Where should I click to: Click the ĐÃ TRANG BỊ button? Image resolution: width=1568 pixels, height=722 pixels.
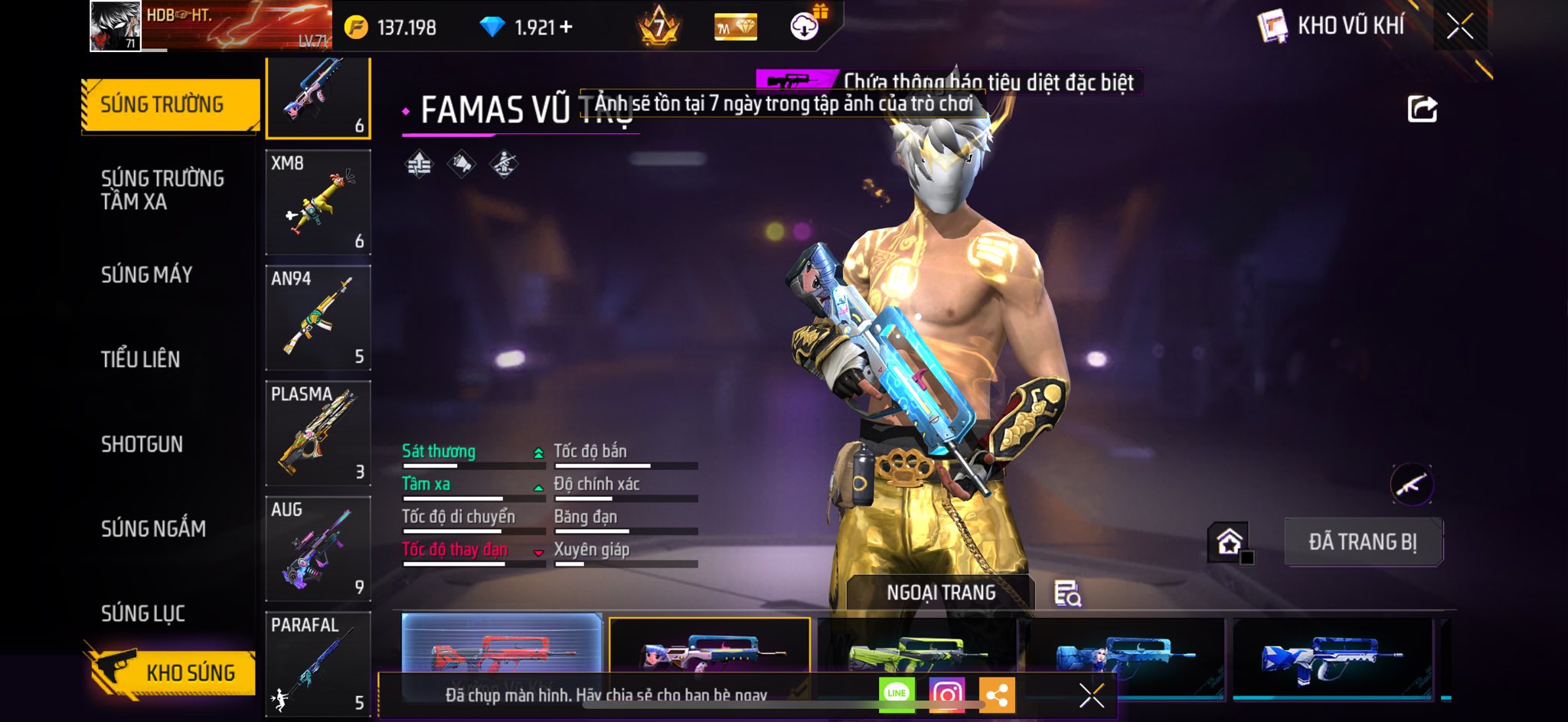(1363, 542)
